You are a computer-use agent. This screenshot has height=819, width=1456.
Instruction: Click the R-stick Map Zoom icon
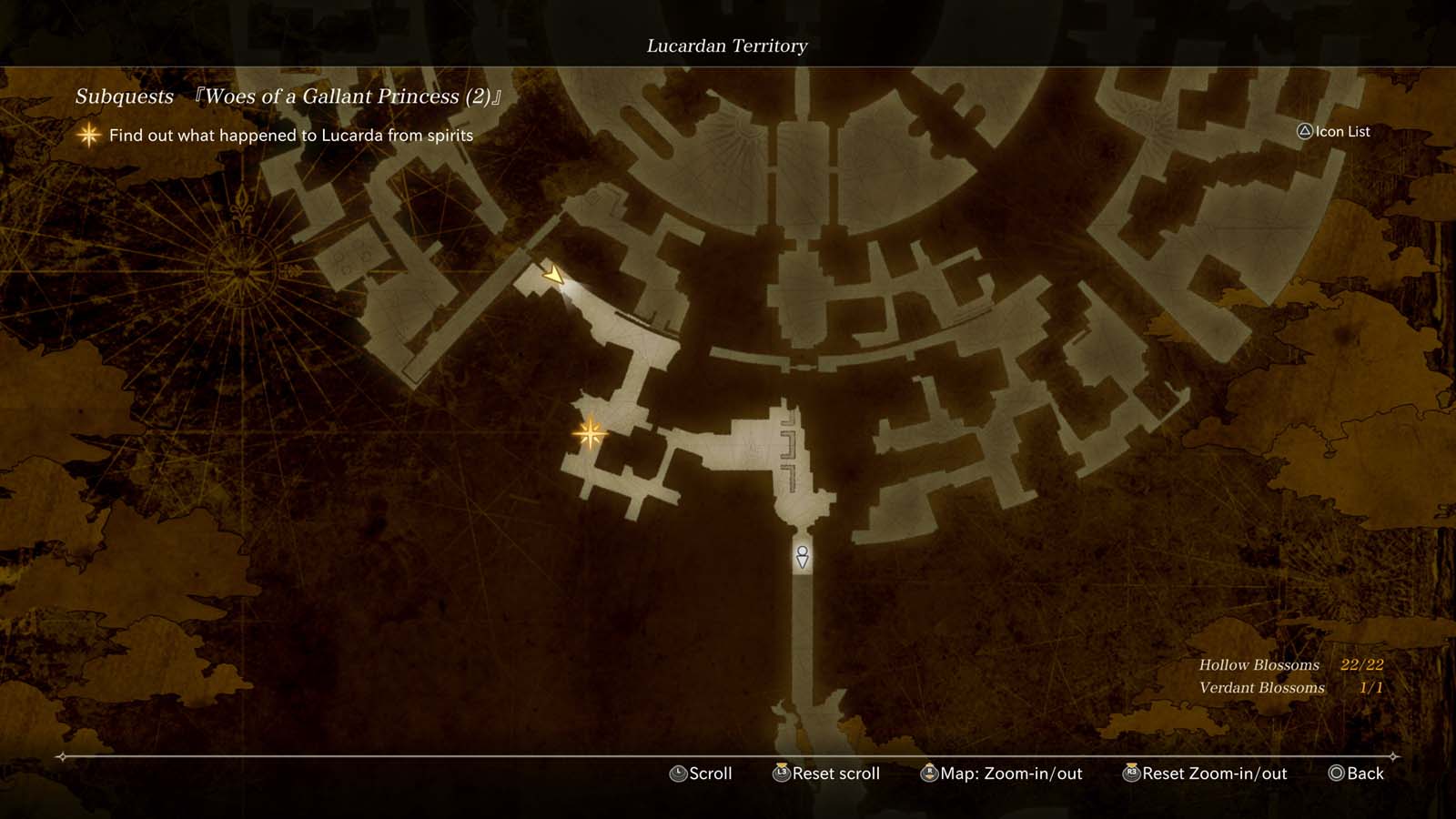929,773
